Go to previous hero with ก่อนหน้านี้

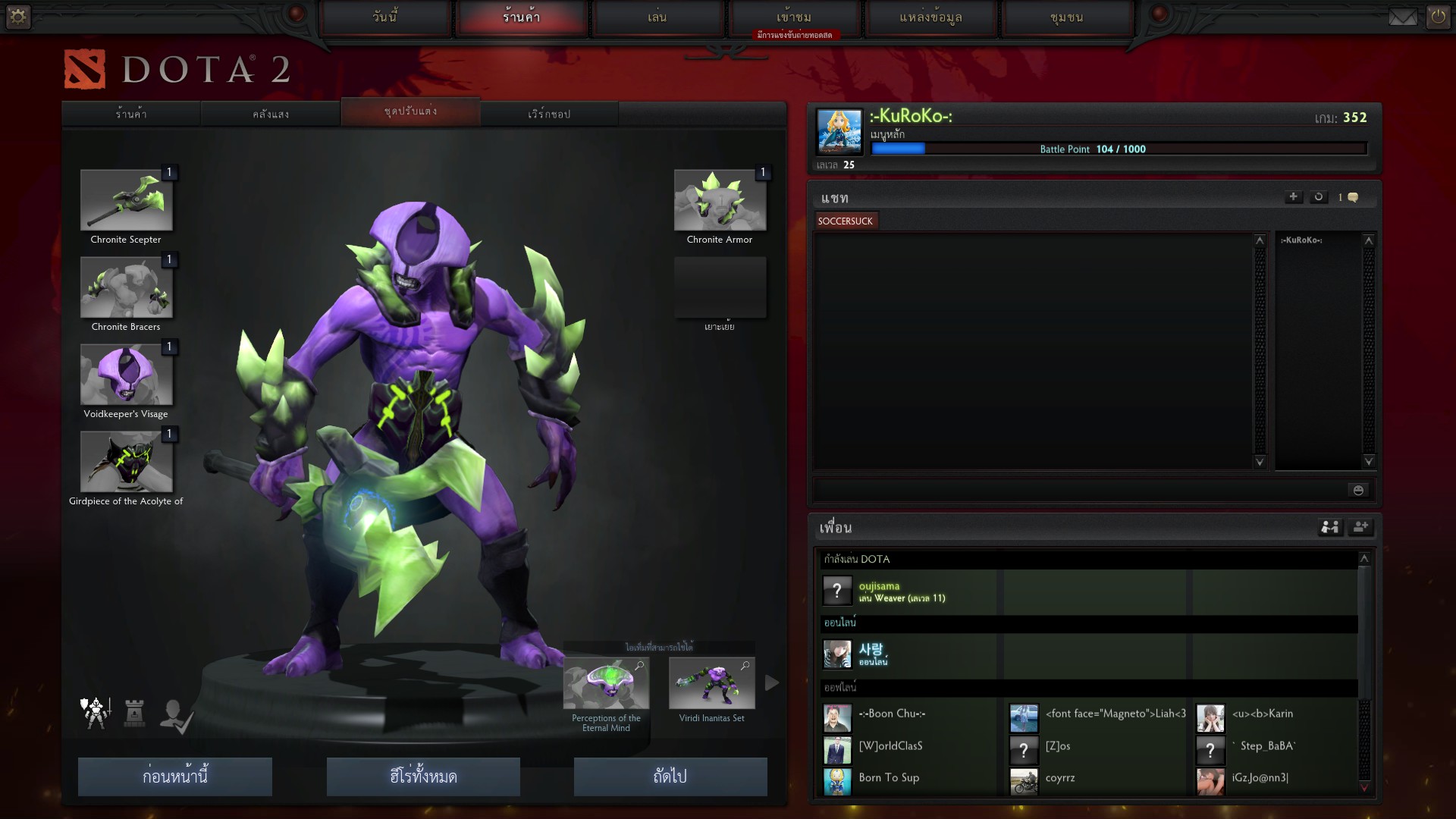(x=175, y=777)
